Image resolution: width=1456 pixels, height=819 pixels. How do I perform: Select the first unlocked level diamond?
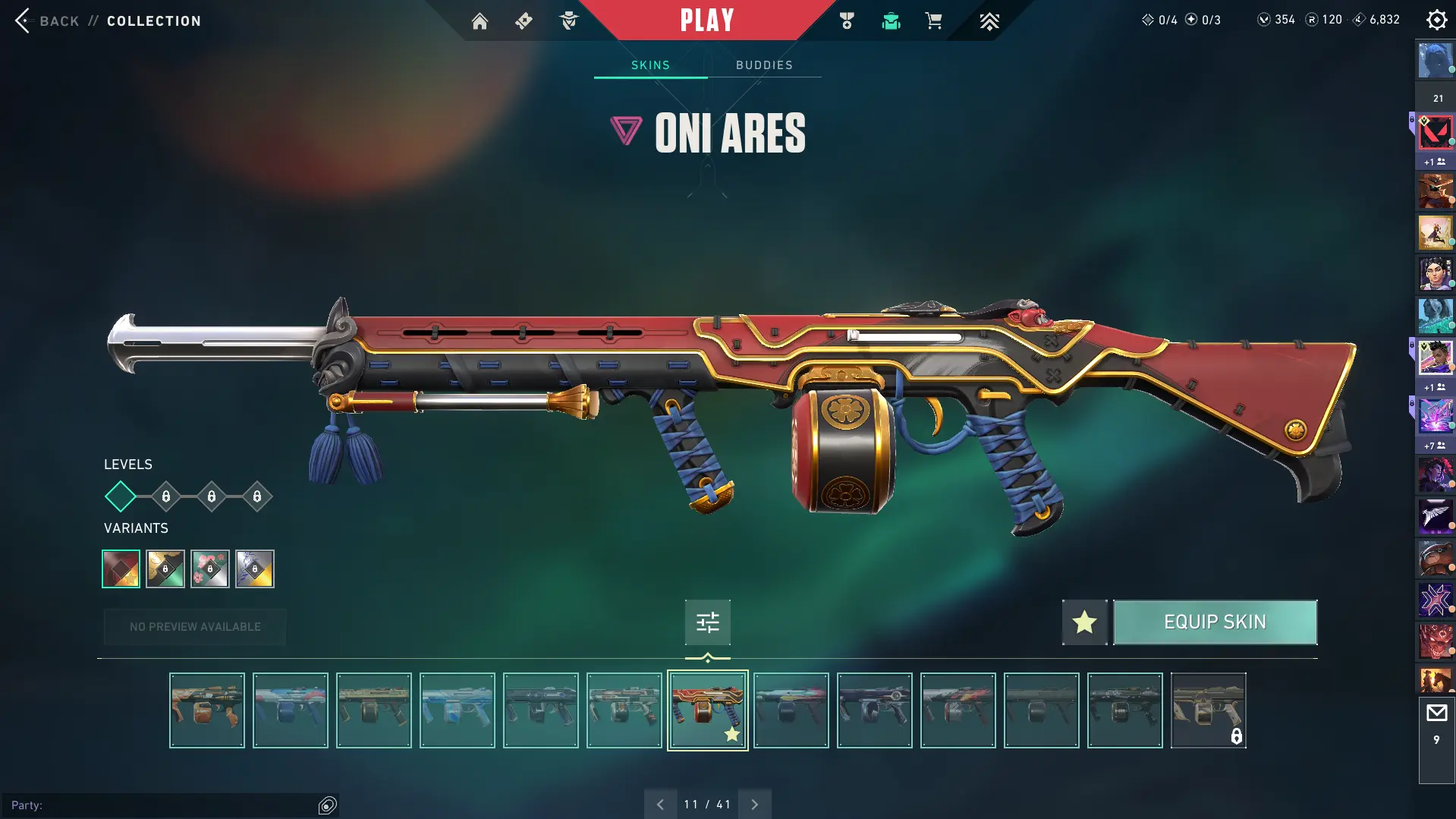click(x=120, y=496)
